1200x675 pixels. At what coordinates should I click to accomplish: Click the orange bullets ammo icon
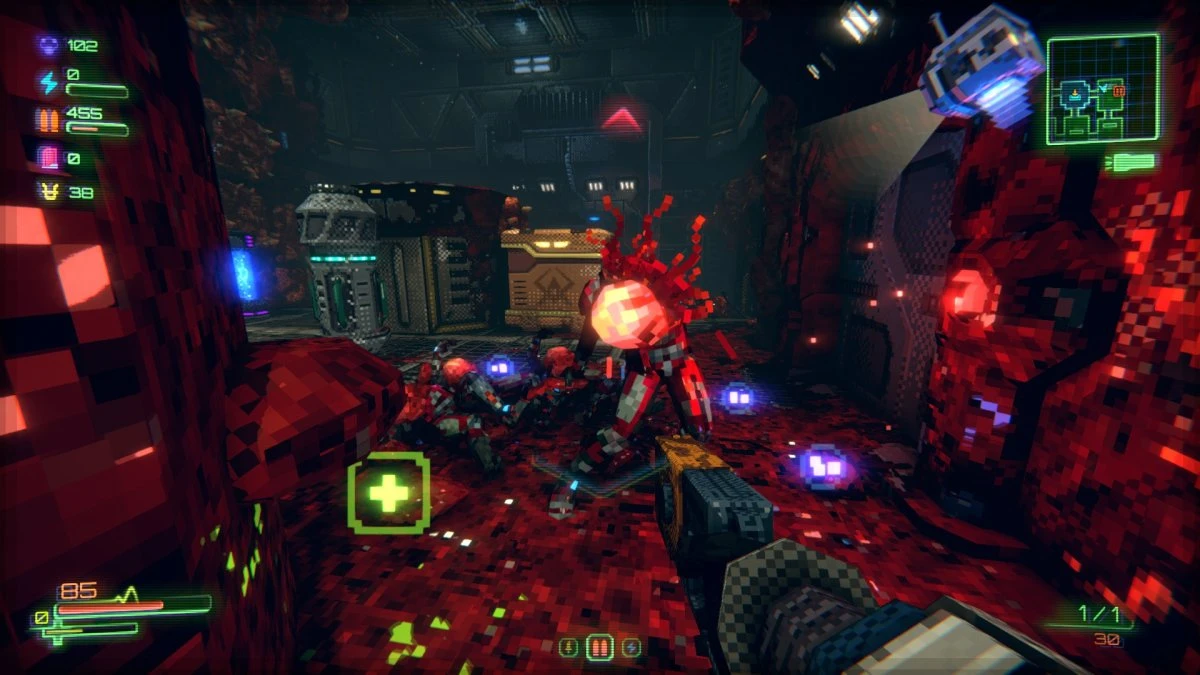[x=48, y=120]
